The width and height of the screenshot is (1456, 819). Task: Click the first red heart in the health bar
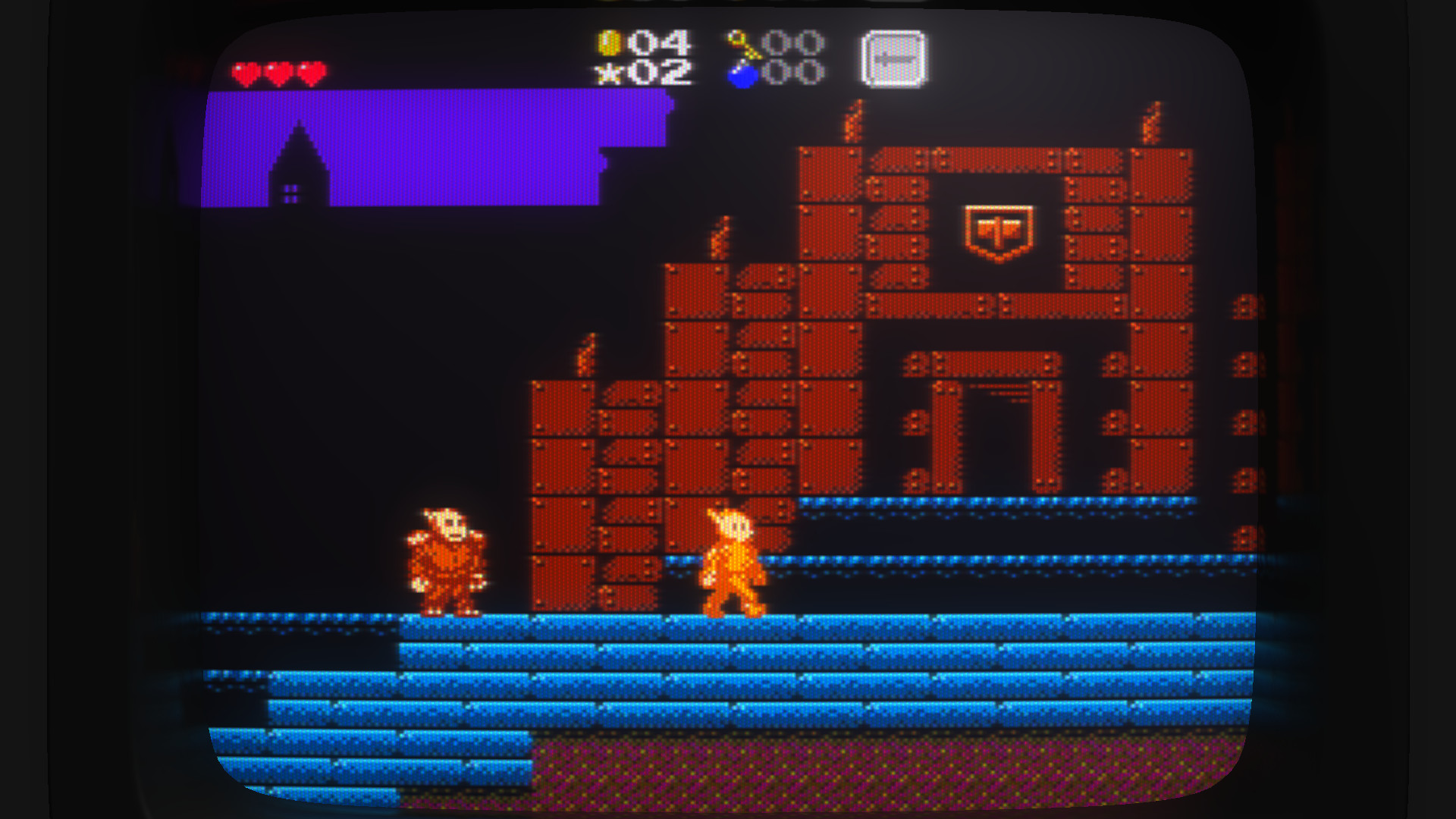pos(243,71)
